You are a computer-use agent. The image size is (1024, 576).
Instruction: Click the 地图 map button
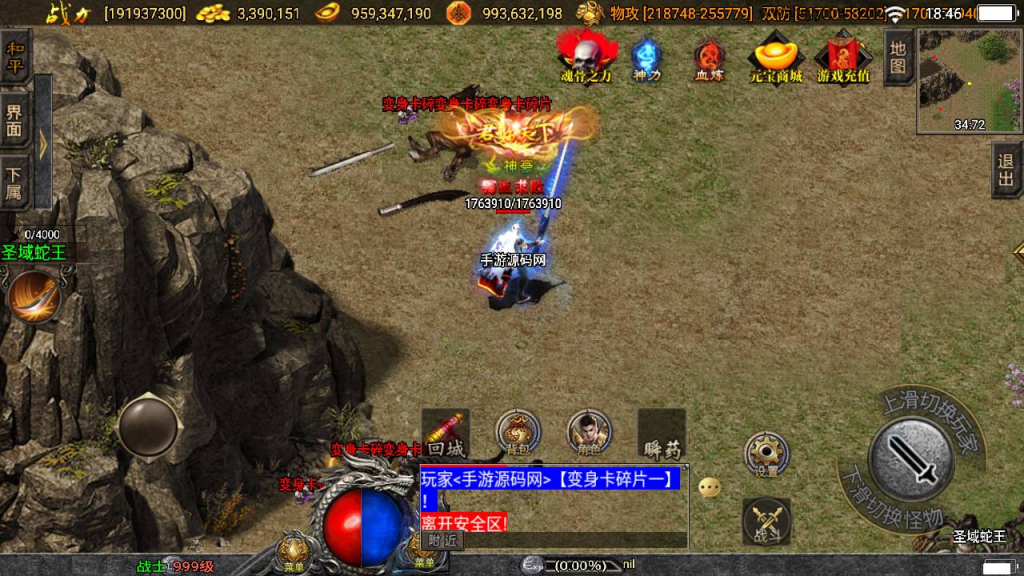coord(898,58)
